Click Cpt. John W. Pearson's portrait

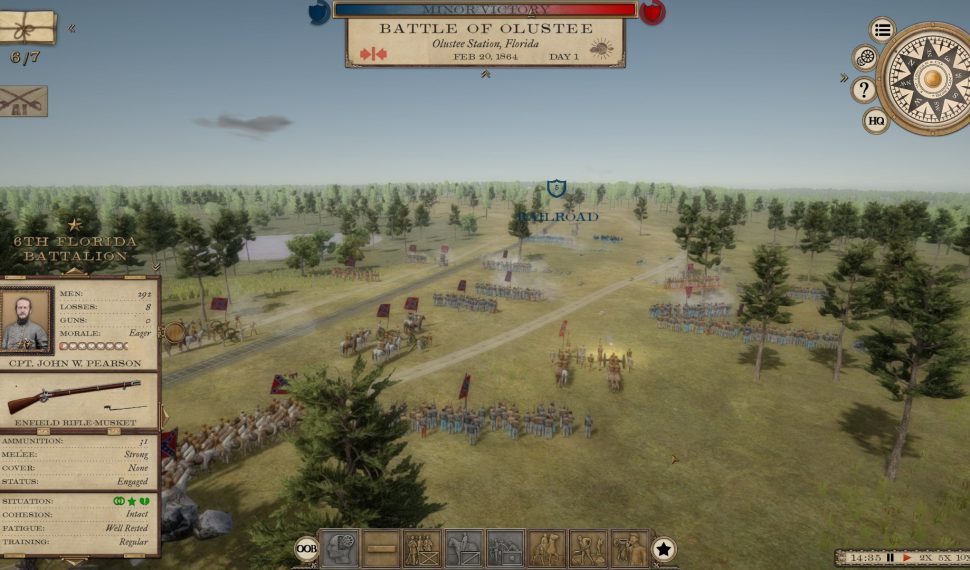point(27,320)
